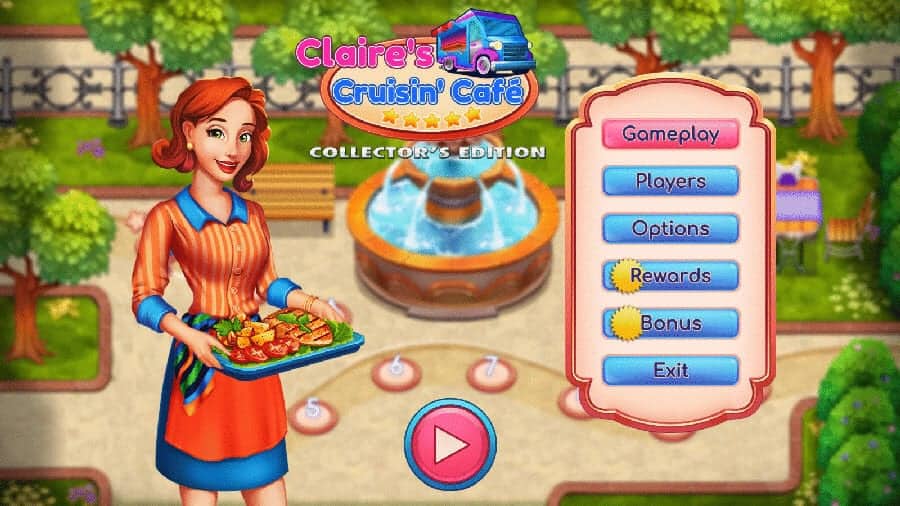This screenshot has width=900, height=506.
Task: Start the game with the pink play button
Action: pos(450,444)
